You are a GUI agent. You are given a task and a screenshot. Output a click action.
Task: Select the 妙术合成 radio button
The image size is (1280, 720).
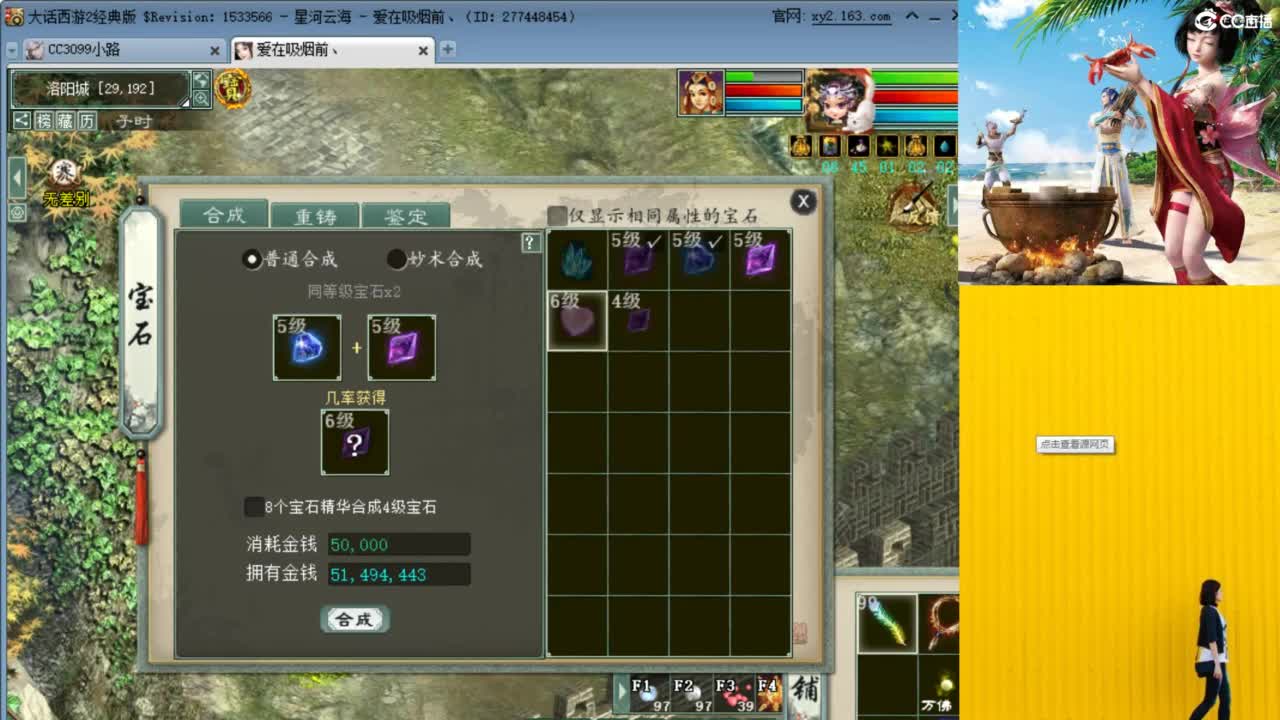coord(397,258)
